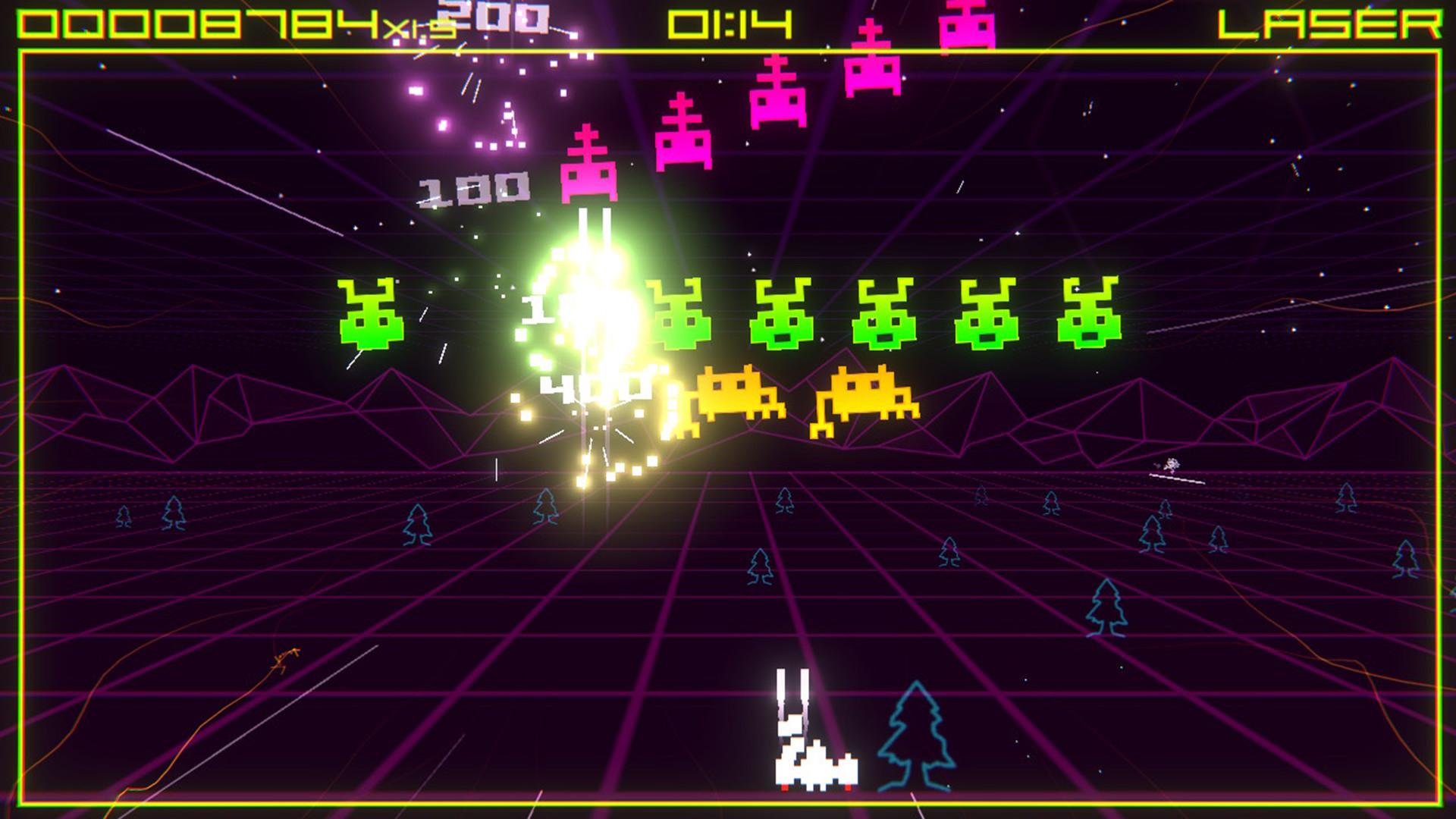Target the left yellow invader sprite
Viewport: 1456px width, 819px height.
pos(736,394)
